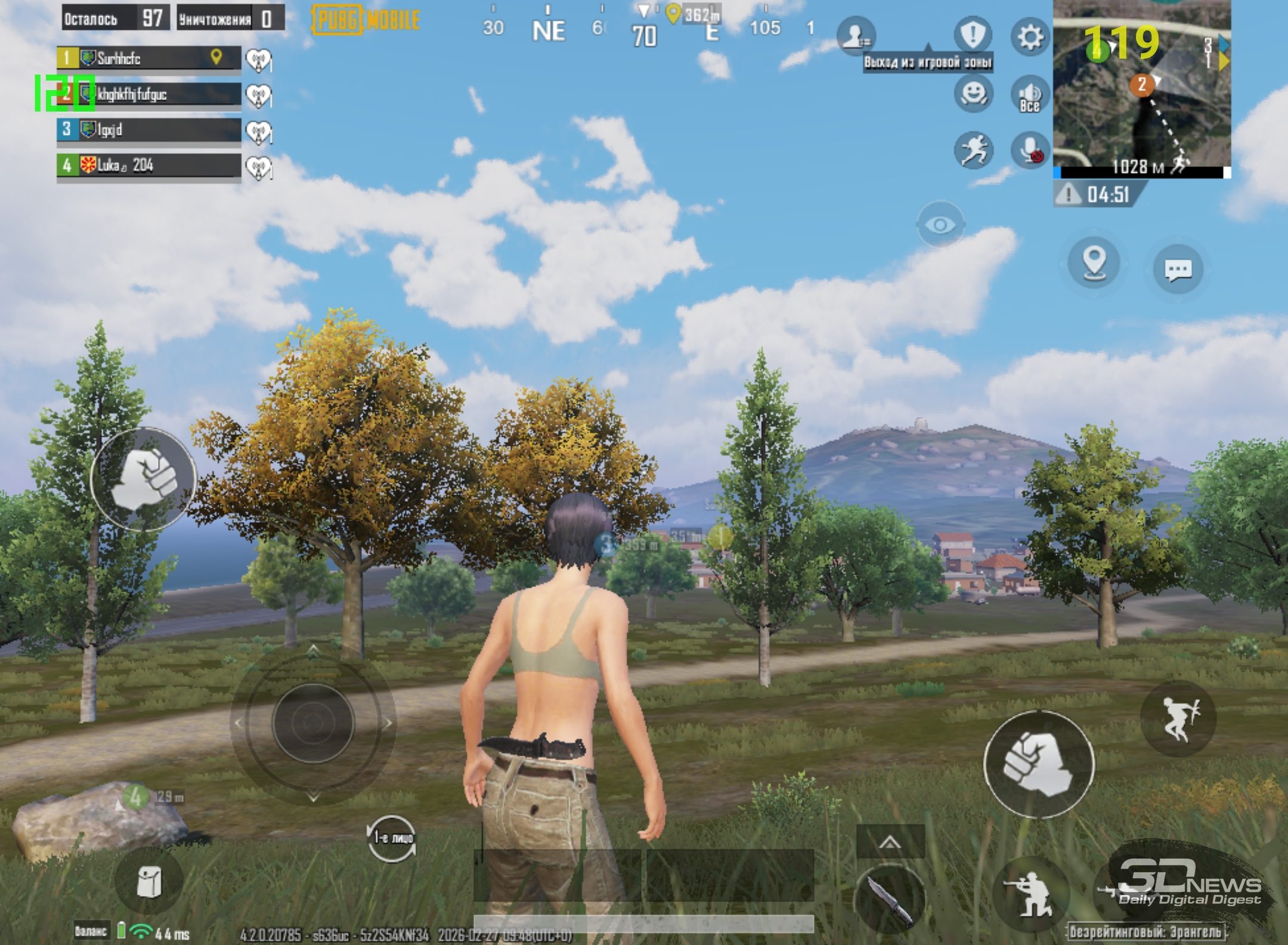Image resolution: width=1288 pixels, height=945 pixels.
Task: Toggle the muted microphone icon
Action: 1030,150
